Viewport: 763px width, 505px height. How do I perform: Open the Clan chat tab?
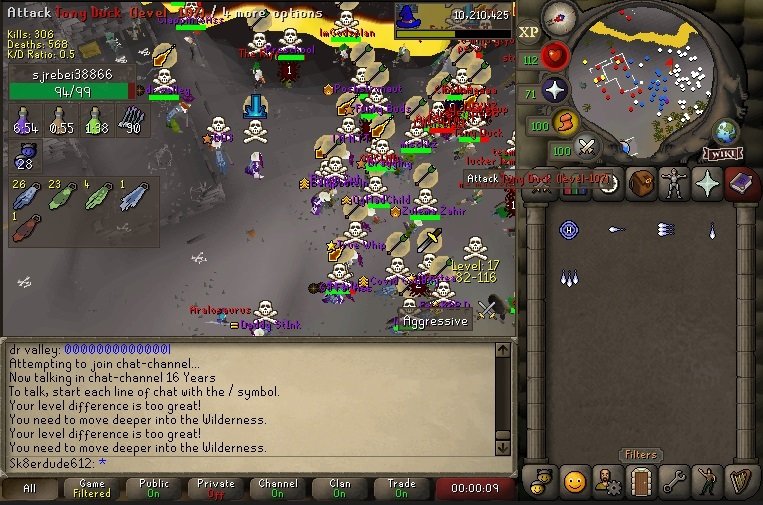click(340, 489)
